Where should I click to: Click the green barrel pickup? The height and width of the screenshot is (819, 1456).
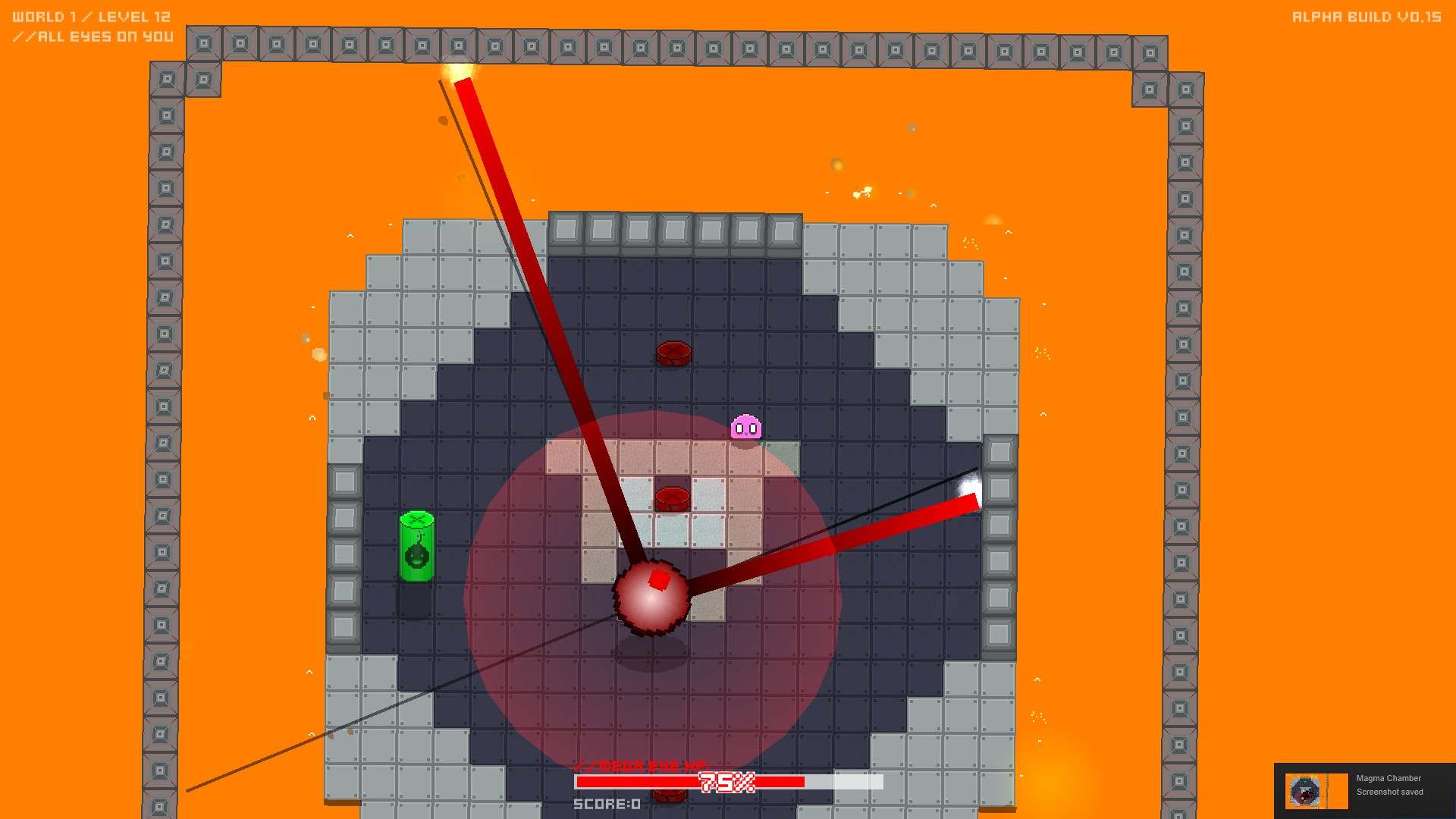tap(416, 544)
